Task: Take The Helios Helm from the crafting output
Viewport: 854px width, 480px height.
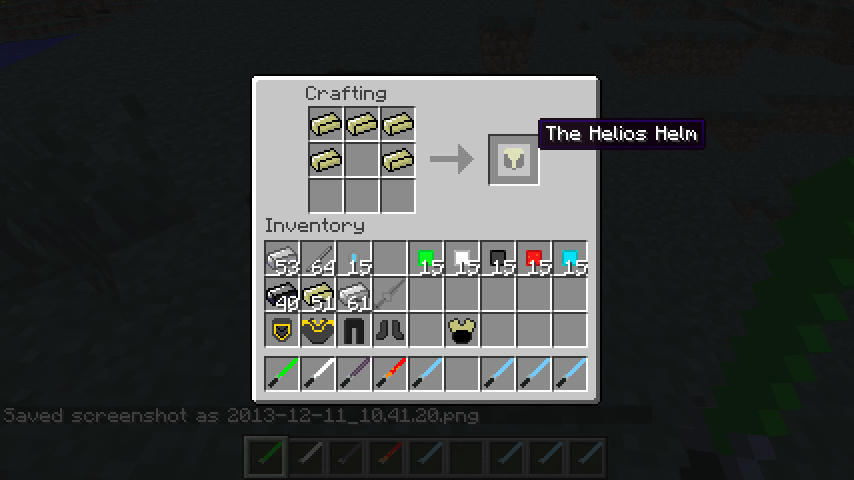Action: click(x=514, y=159)
